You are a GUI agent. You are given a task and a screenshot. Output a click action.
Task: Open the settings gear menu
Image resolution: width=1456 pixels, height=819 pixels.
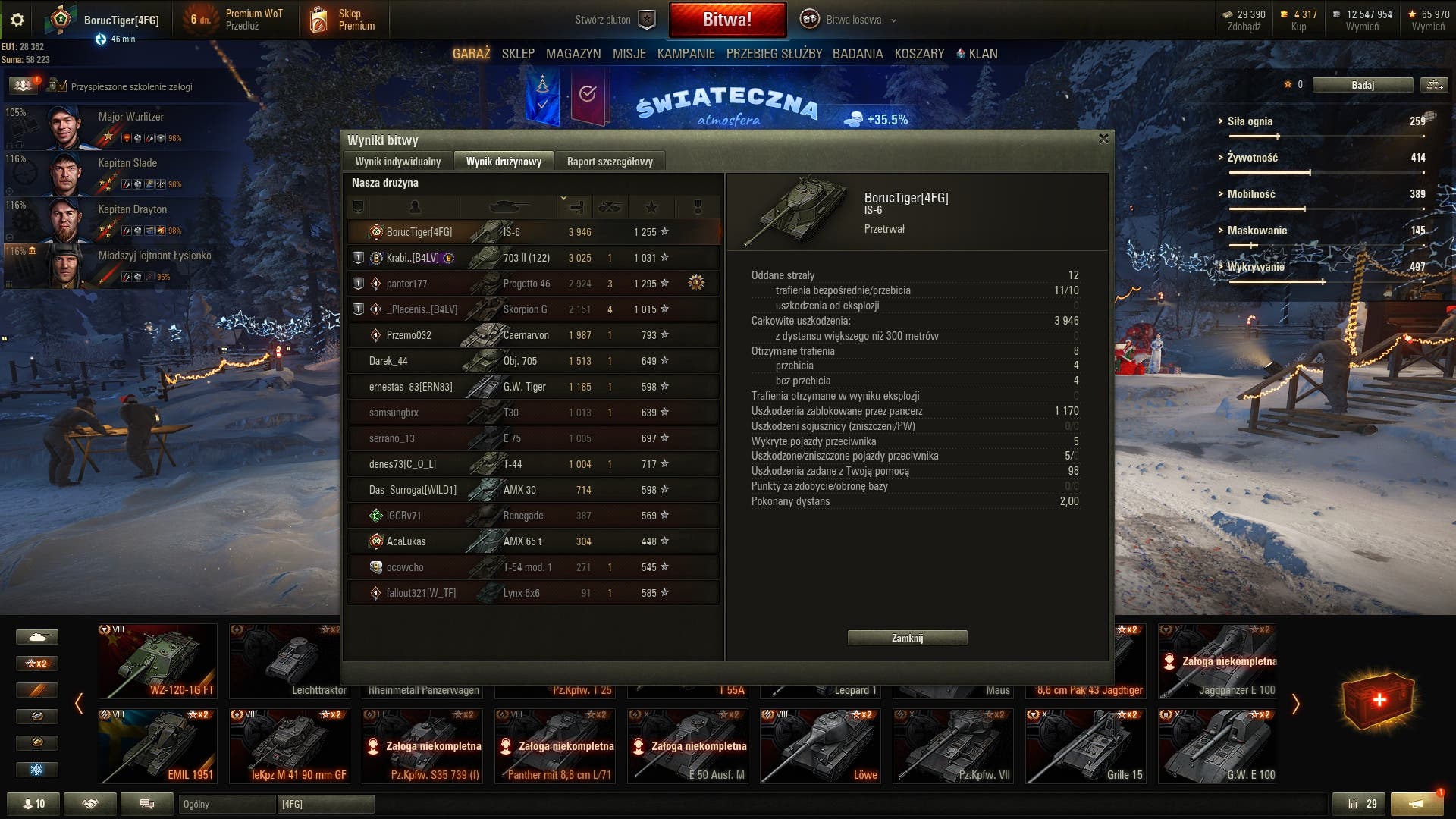pos(17,20)
